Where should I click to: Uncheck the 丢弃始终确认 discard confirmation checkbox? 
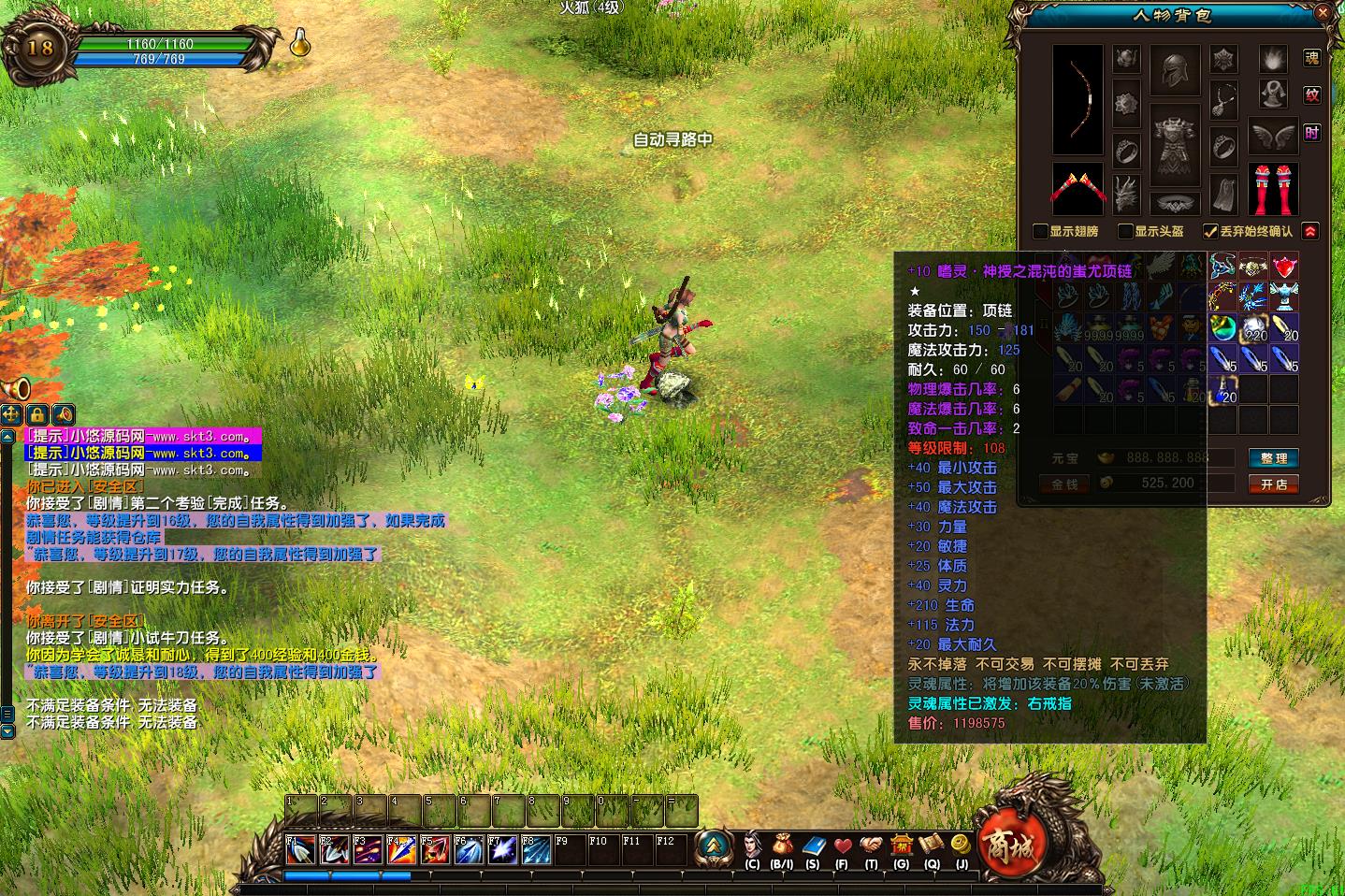(x=1210, y=231)
